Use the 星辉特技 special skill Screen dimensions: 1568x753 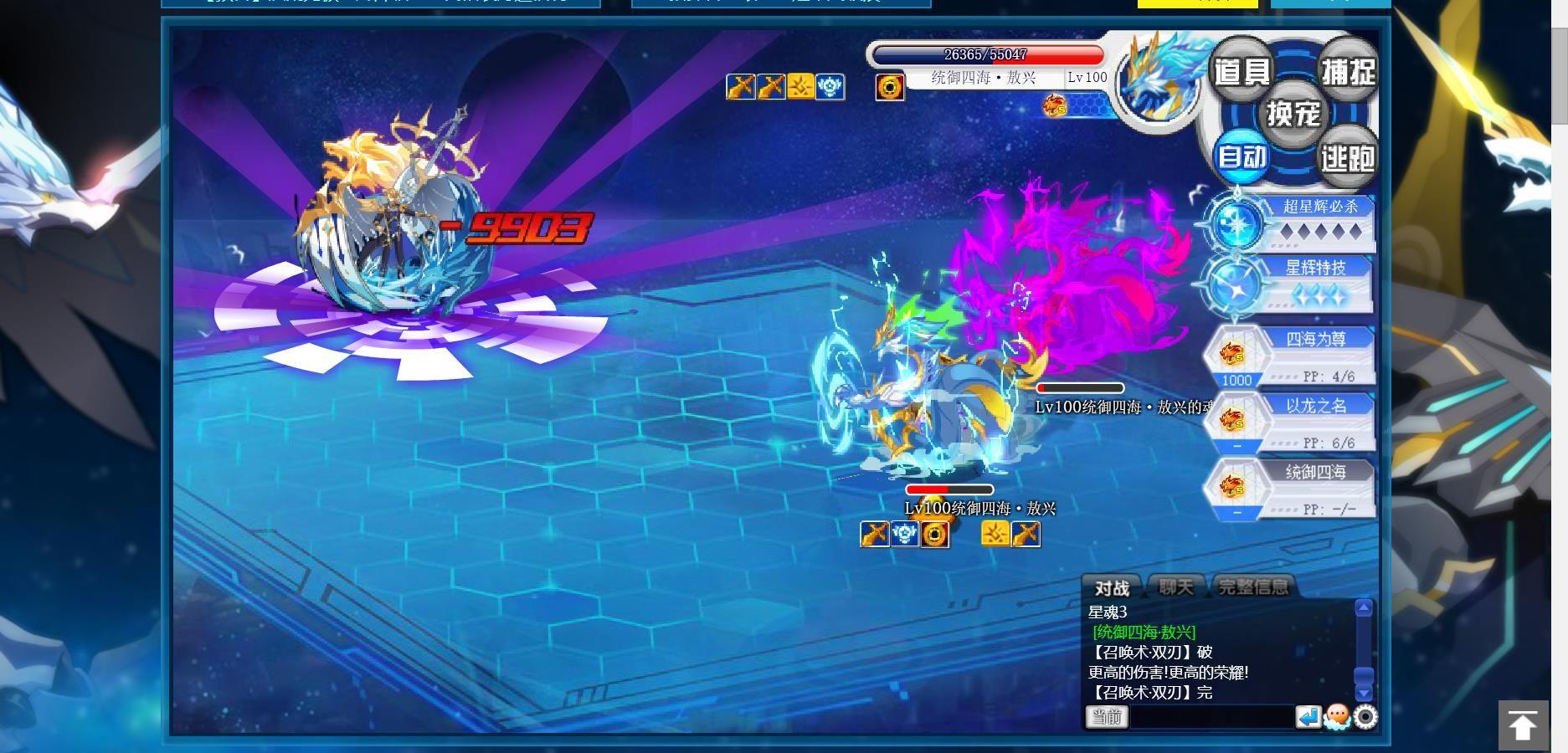point(1291,284)
